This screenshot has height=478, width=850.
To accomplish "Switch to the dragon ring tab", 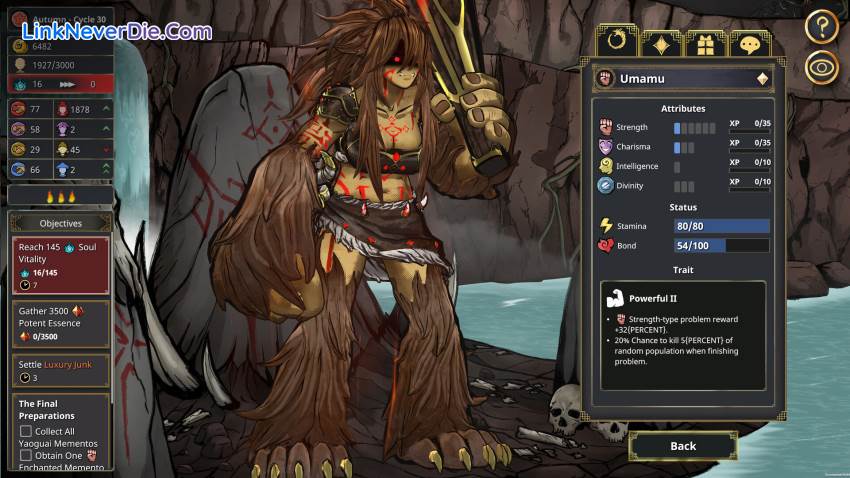I will tap(615, 43).
